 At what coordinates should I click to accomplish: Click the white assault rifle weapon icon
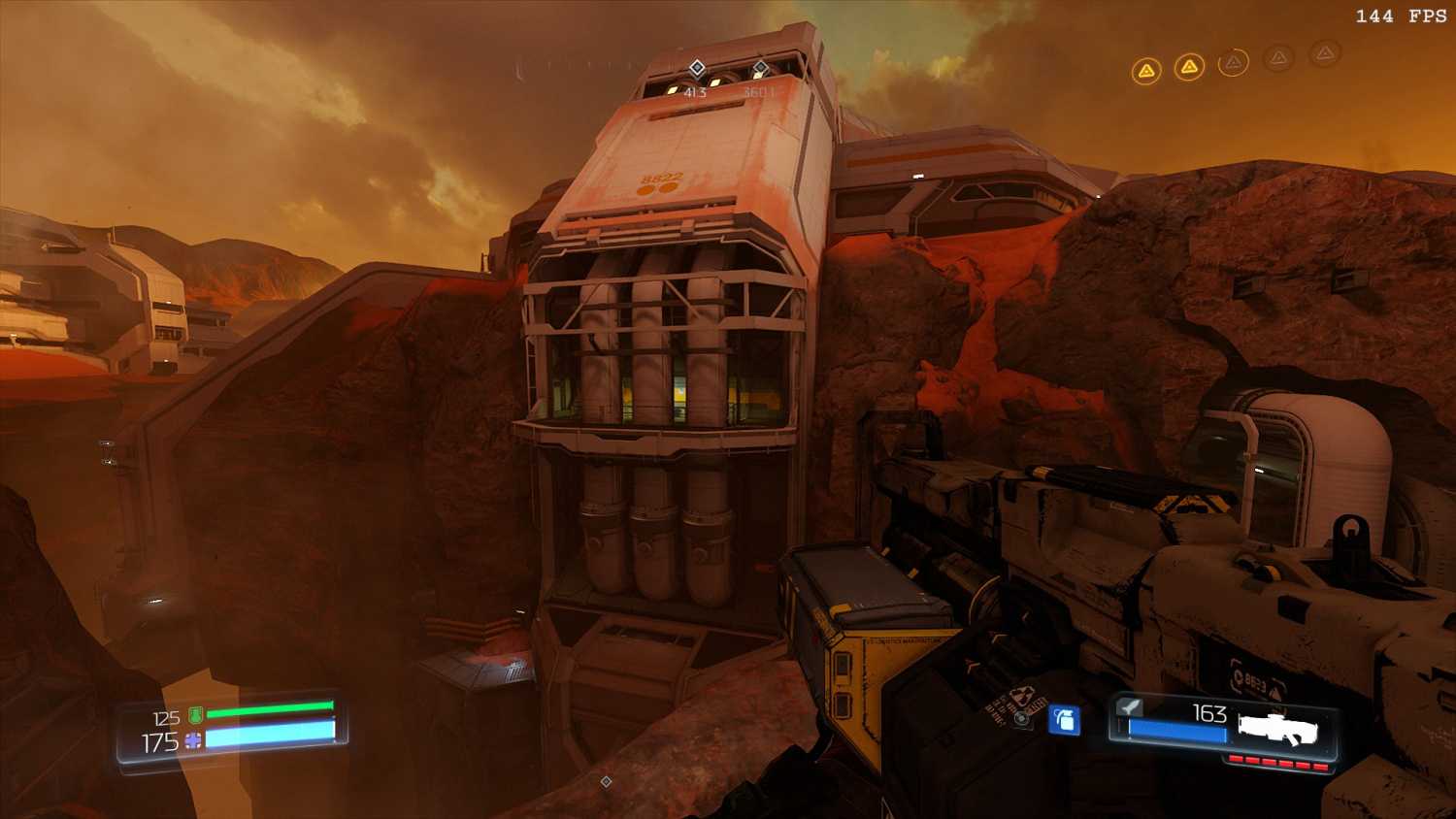[x=1277, y=726]
